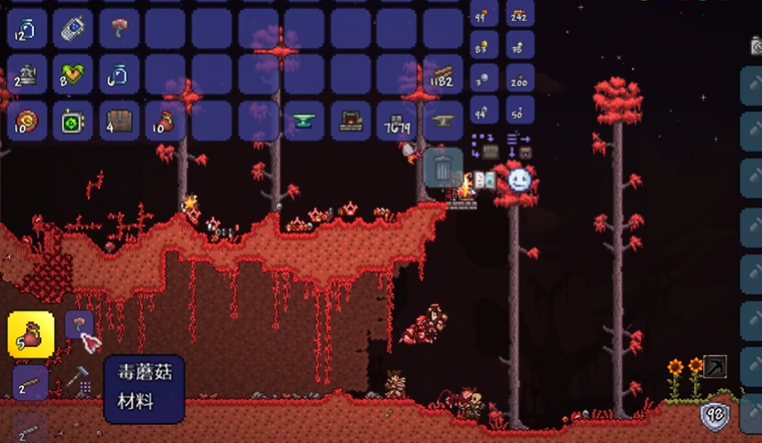Select the yellow highlighted crafting slot
Image resolution: width=762 pixels, height=443 pixels.
click(x=30, y=335)
